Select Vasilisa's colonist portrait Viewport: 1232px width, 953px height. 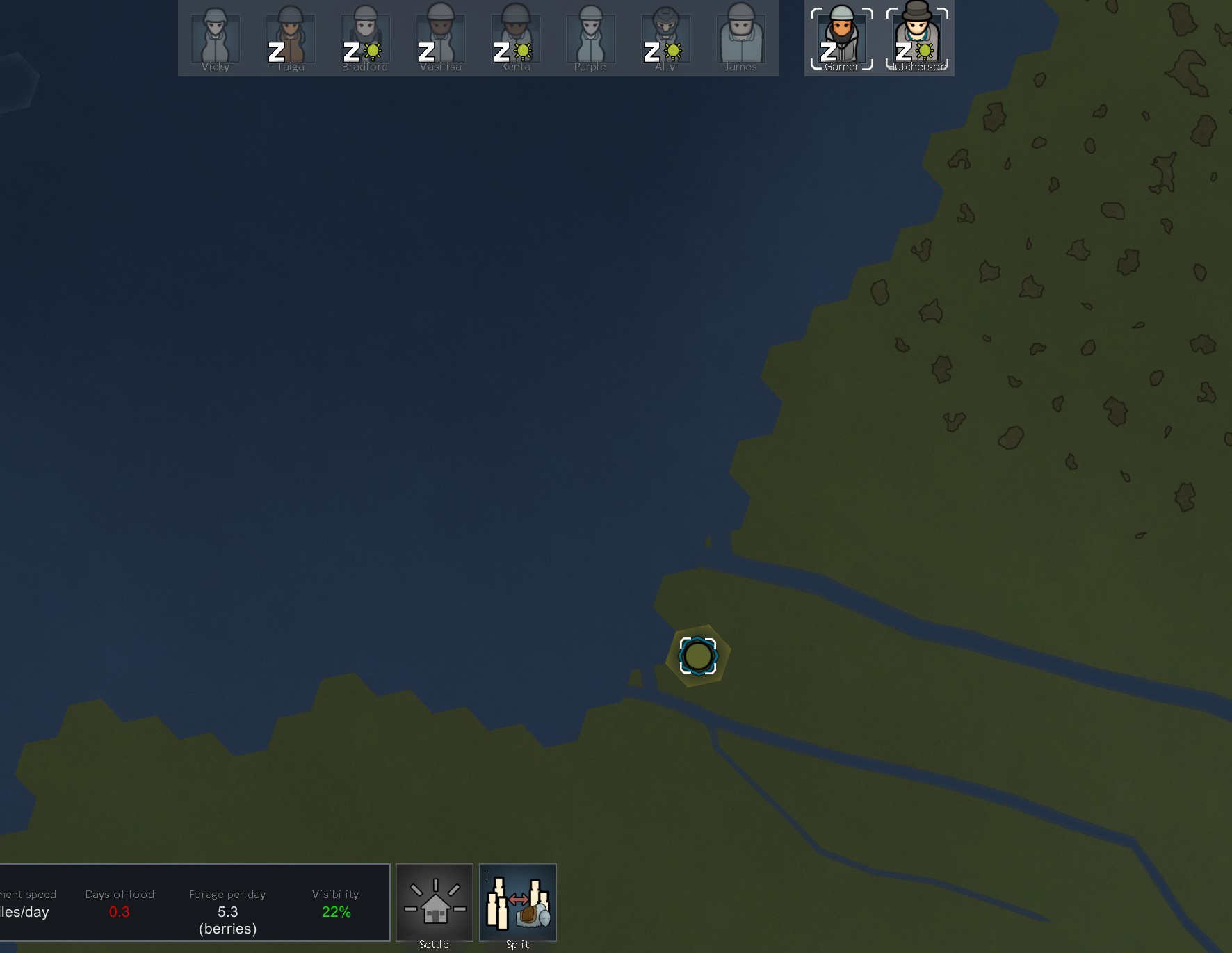pos(440,38)
